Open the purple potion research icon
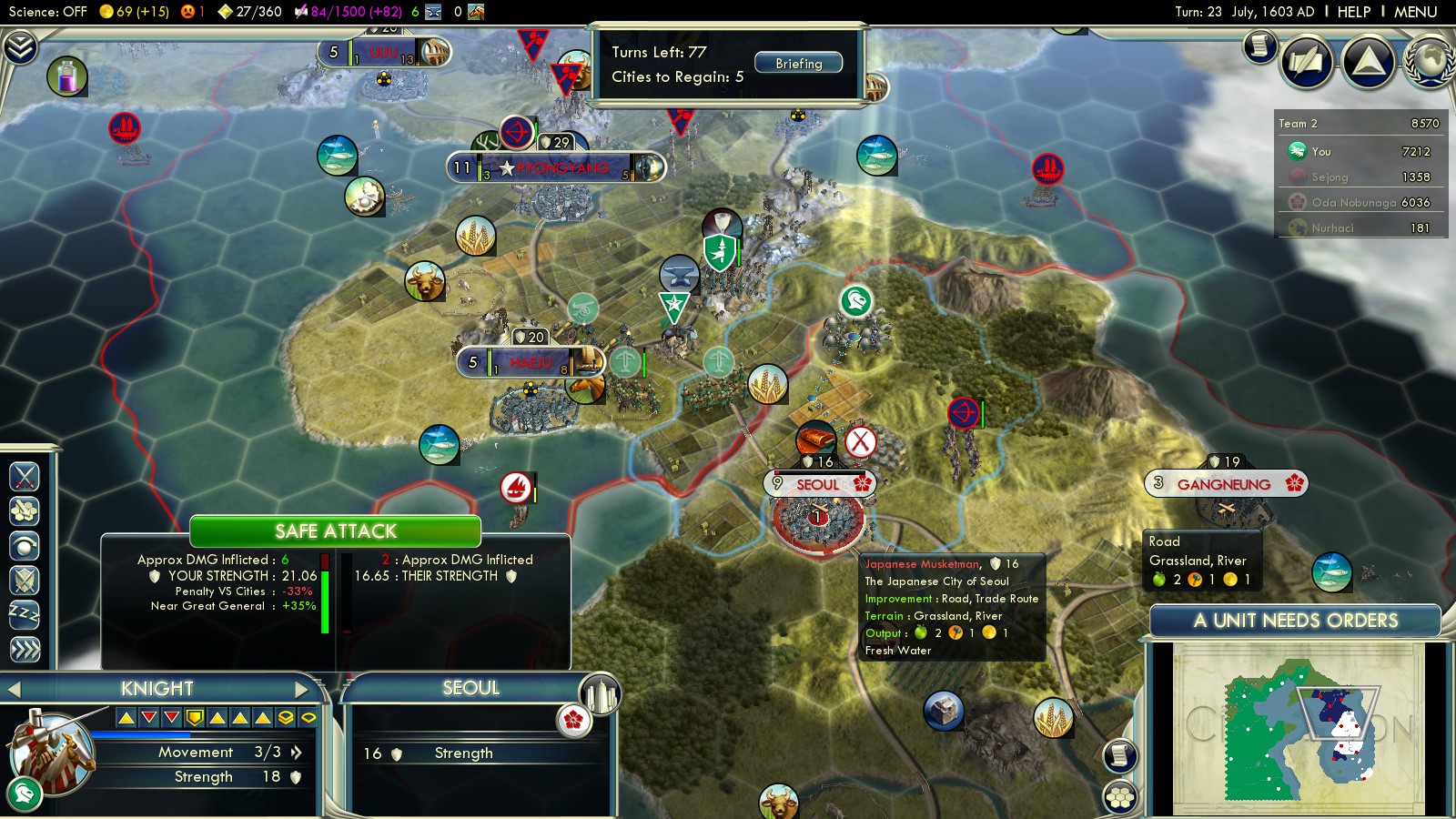This screenshot has width=1456, height=819. click(x=67, y=76)
